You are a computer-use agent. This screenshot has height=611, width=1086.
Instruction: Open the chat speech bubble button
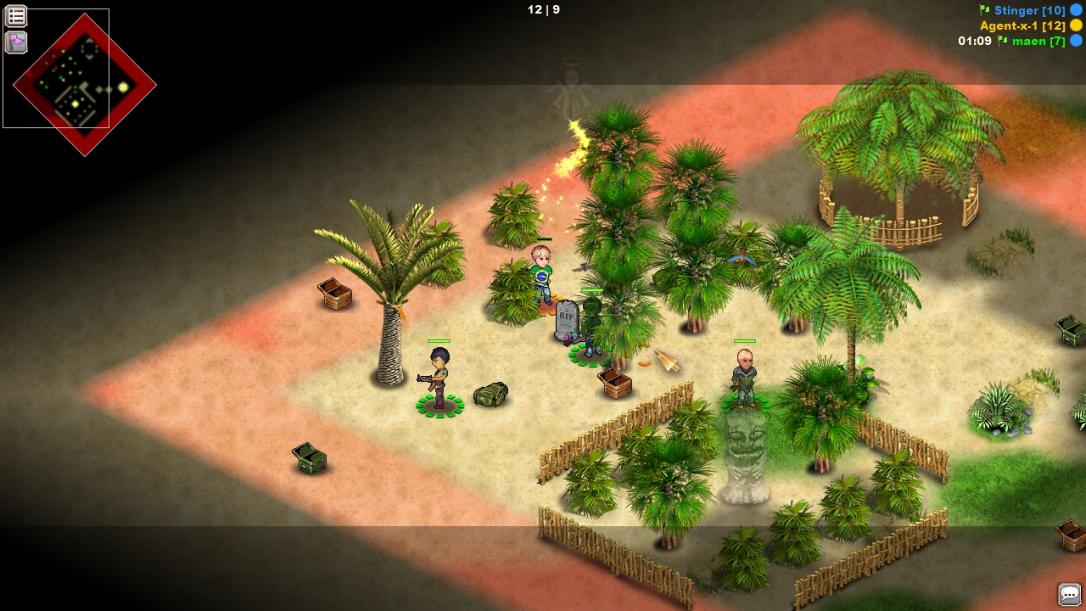click(1070, 595)
